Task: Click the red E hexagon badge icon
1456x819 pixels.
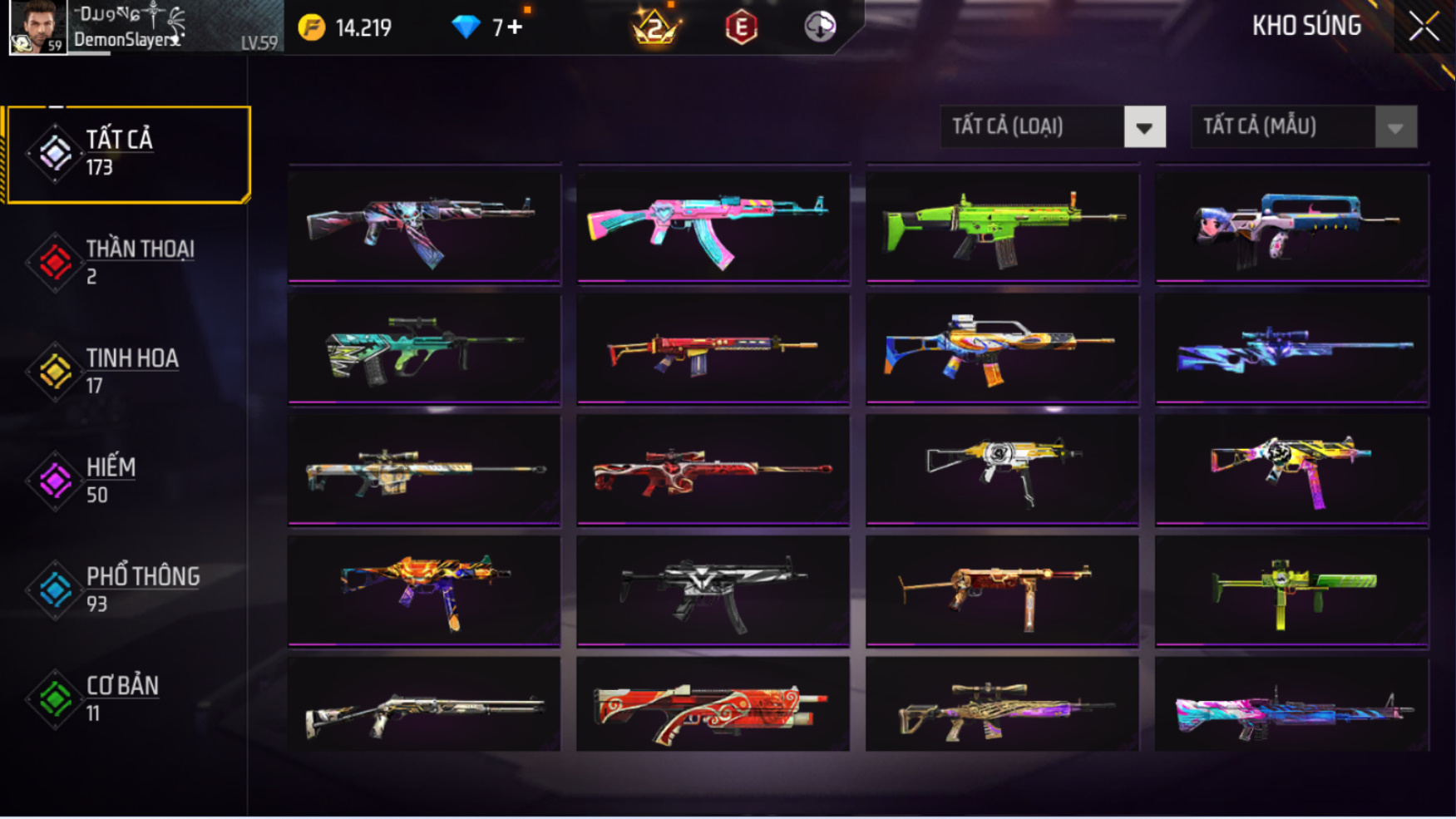Action: (x=741, y=27)
